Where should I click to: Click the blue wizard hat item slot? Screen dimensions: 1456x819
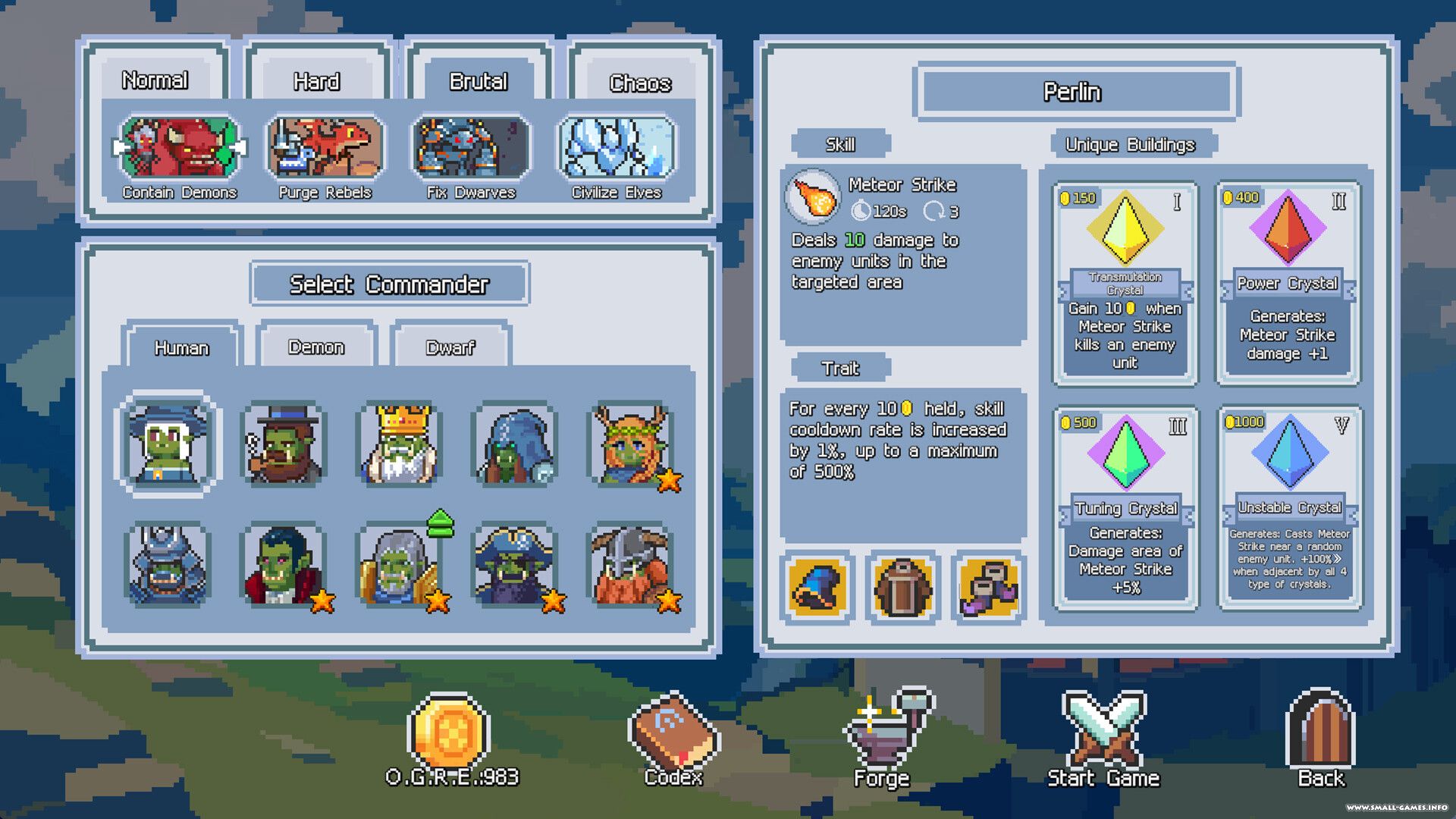817,588
